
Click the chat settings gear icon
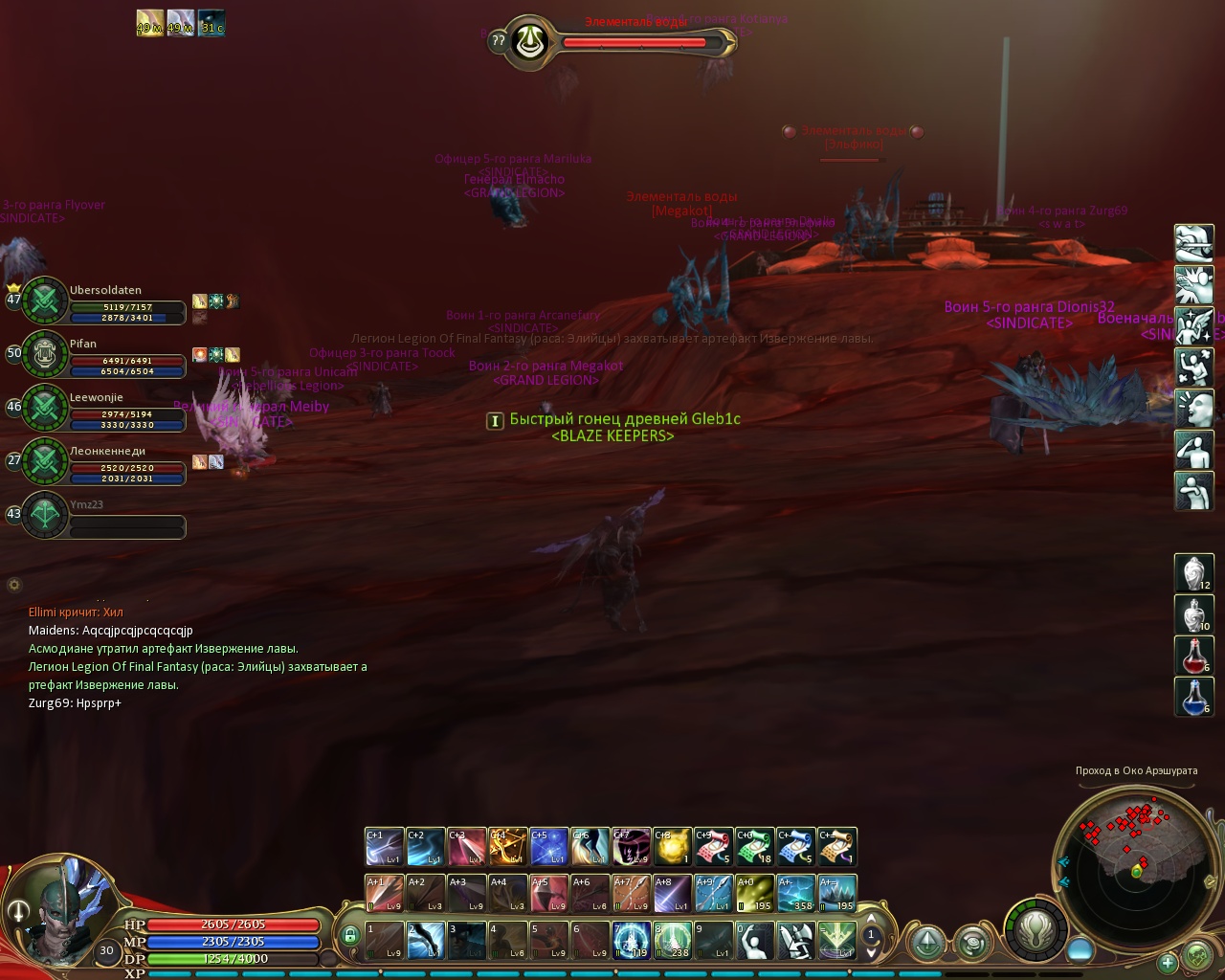coord(14,585)
